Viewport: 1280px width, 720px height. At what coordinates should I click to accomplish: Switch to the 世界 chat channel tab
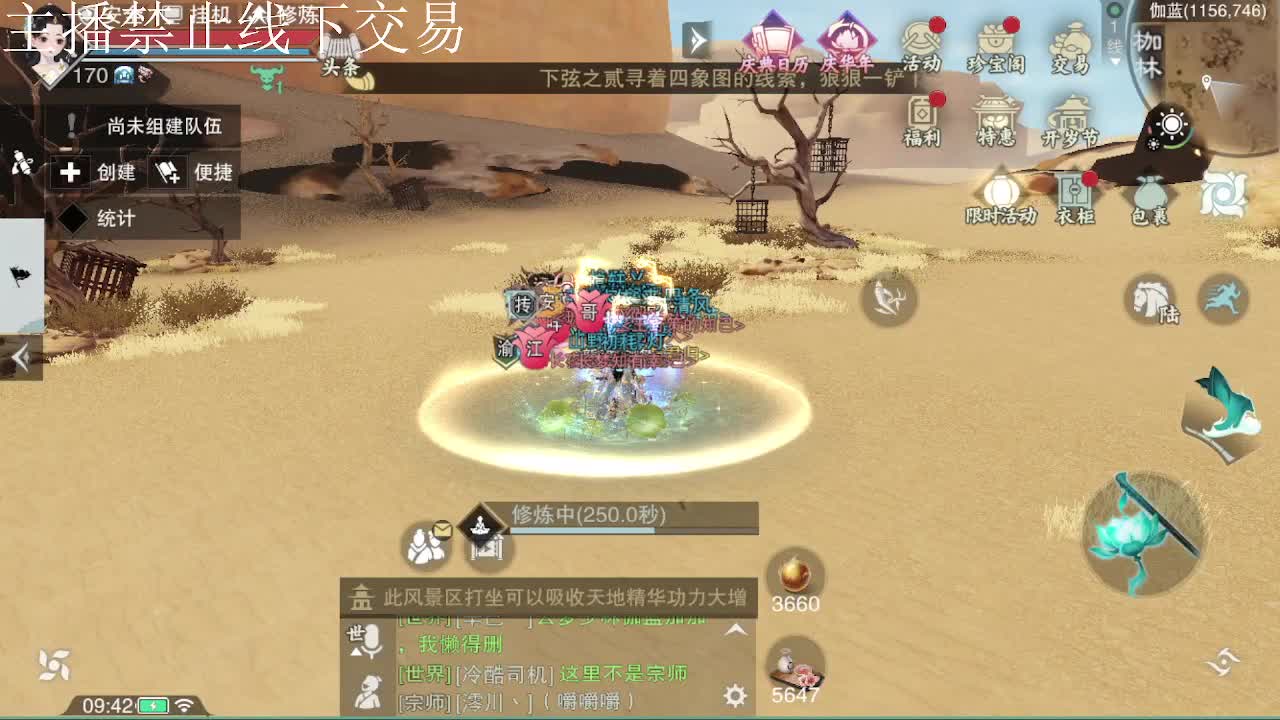[352, 635]
